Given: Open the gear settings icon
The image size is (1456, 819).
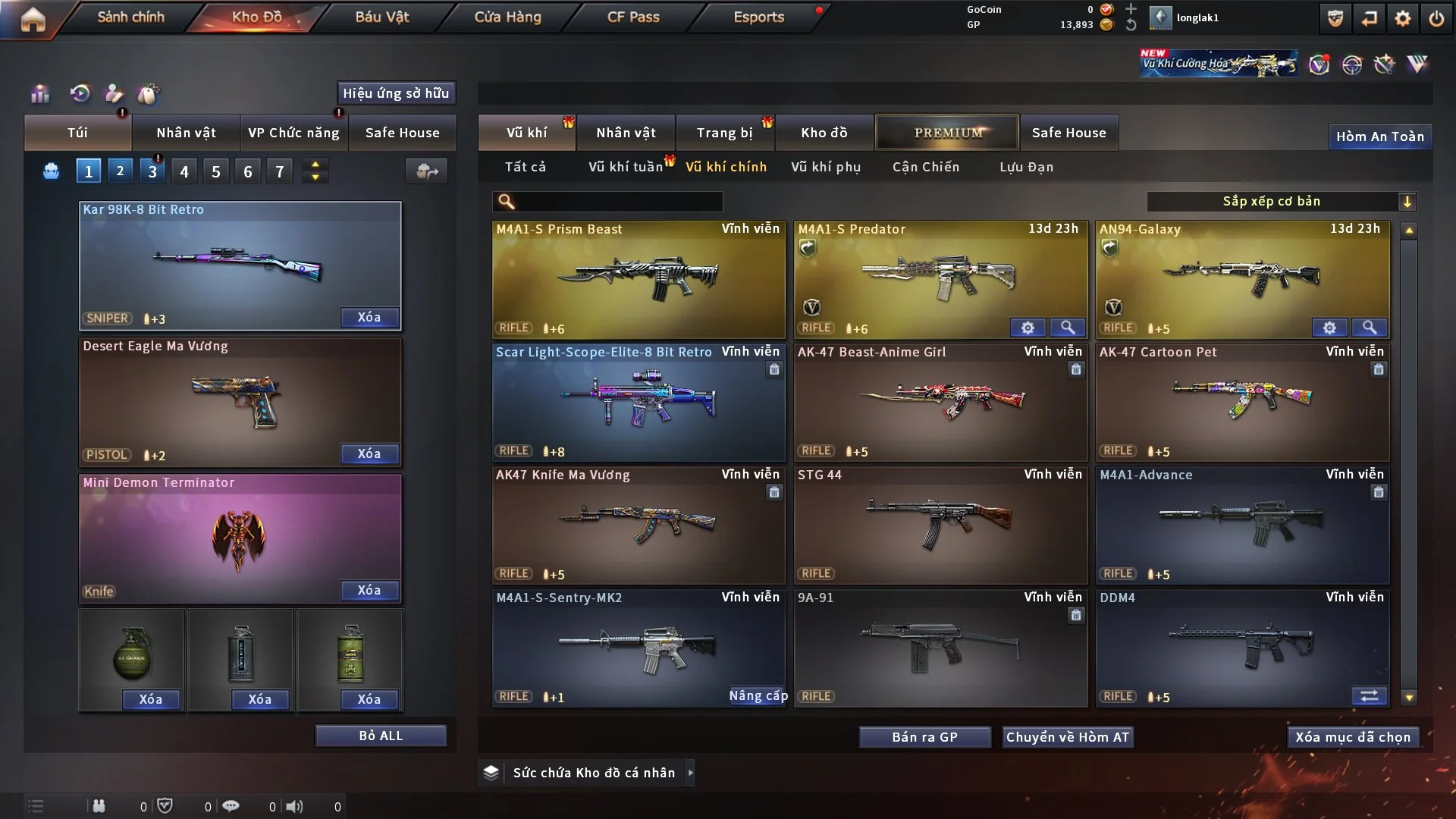Looking at the screenshot, I should (1402, 18).
